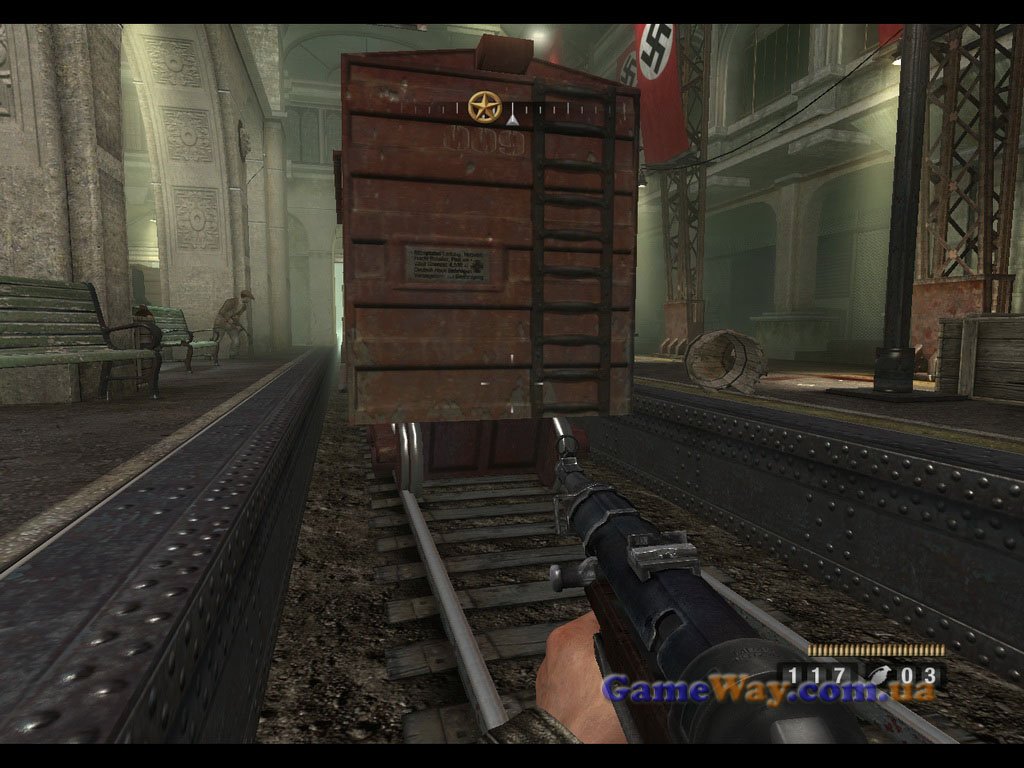Click the white heading arrow on the compass

[x=512, y=119]
